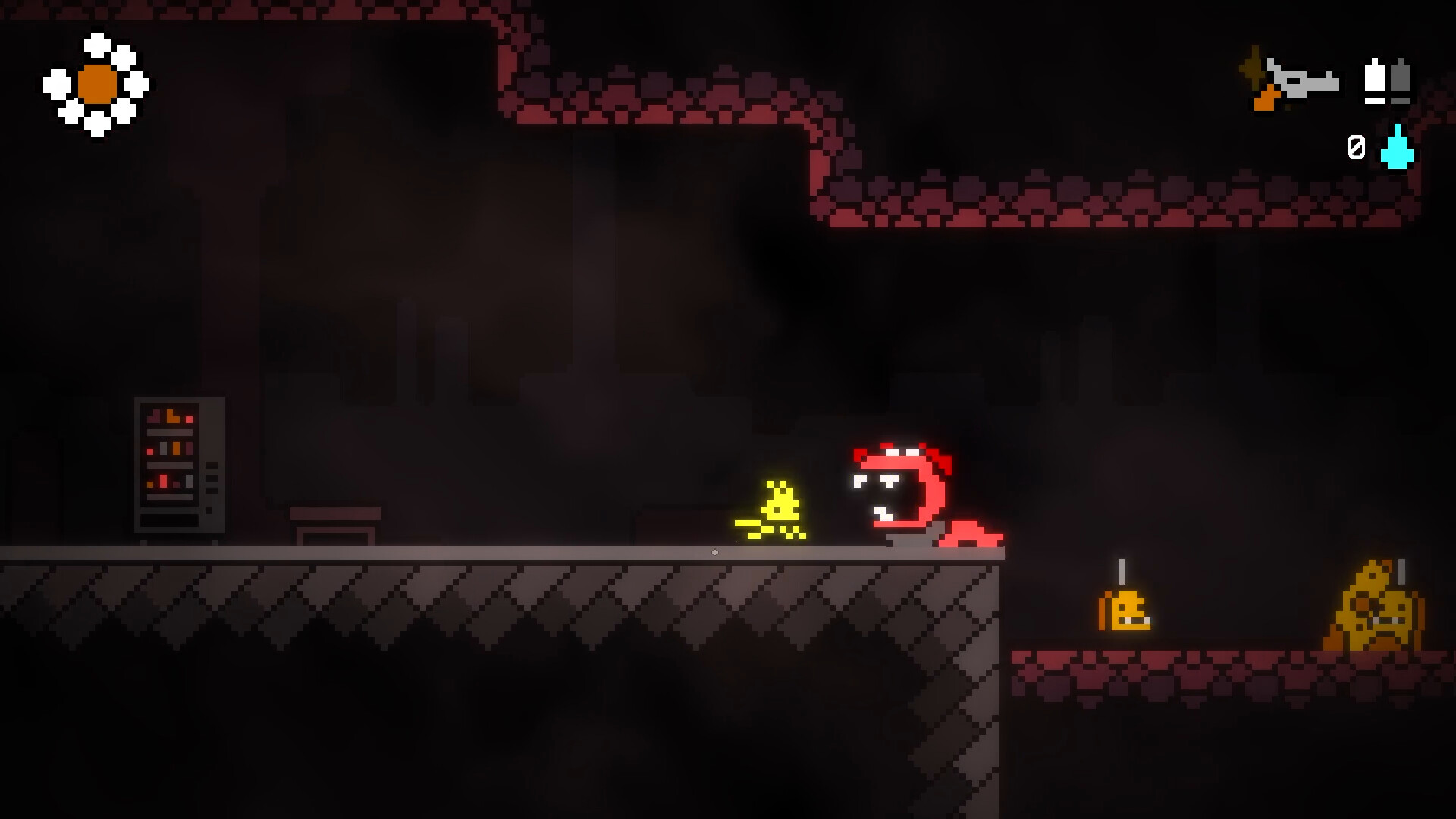Click the vending machine selection buttons
Screen dimensions: 1456x819
point(211,478)
